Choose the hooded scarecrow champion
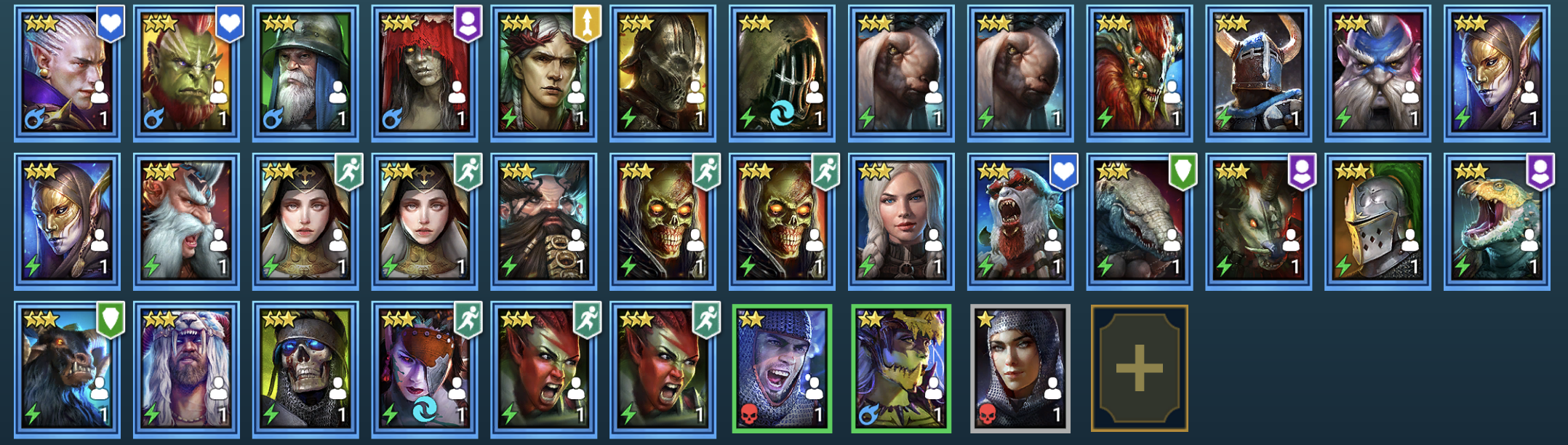The width and height of the screenshot is (1568, 445). point(782,73)
